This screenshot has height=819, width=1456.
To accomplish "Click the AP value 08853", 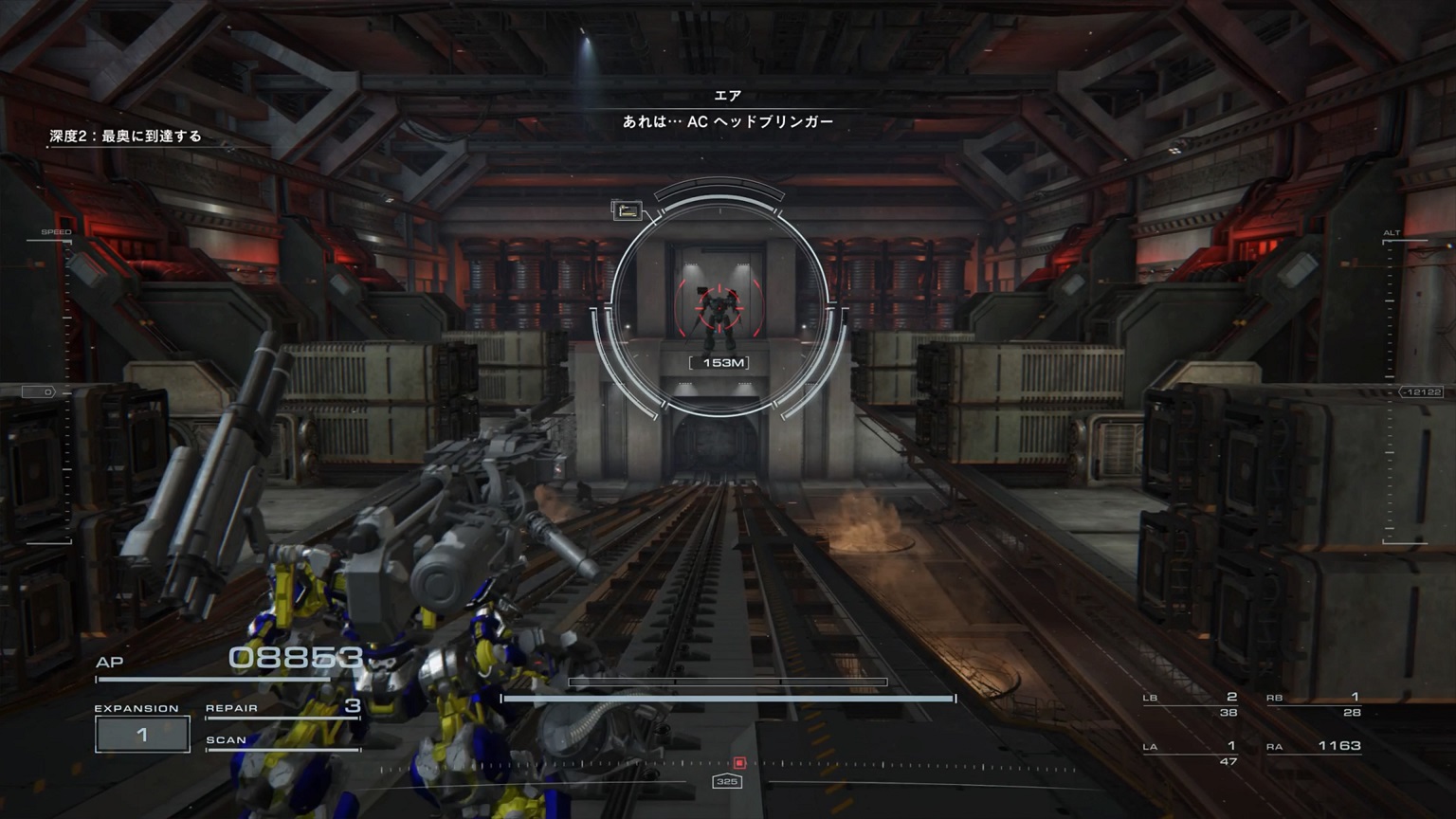I will (x=295, y=654).
